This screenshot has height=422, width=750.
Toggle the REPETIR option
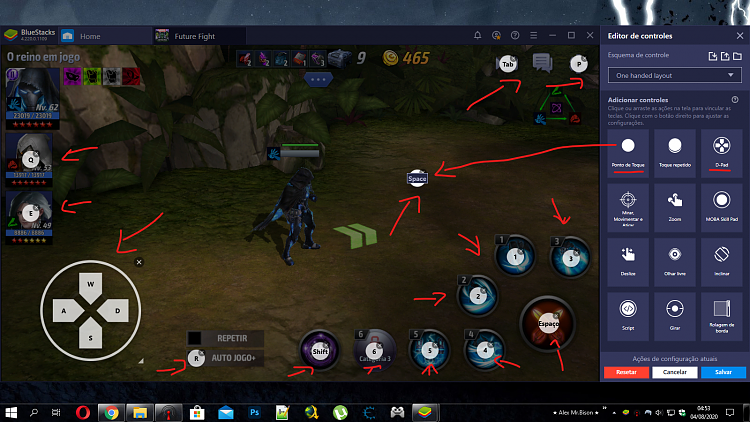point(232,338)
